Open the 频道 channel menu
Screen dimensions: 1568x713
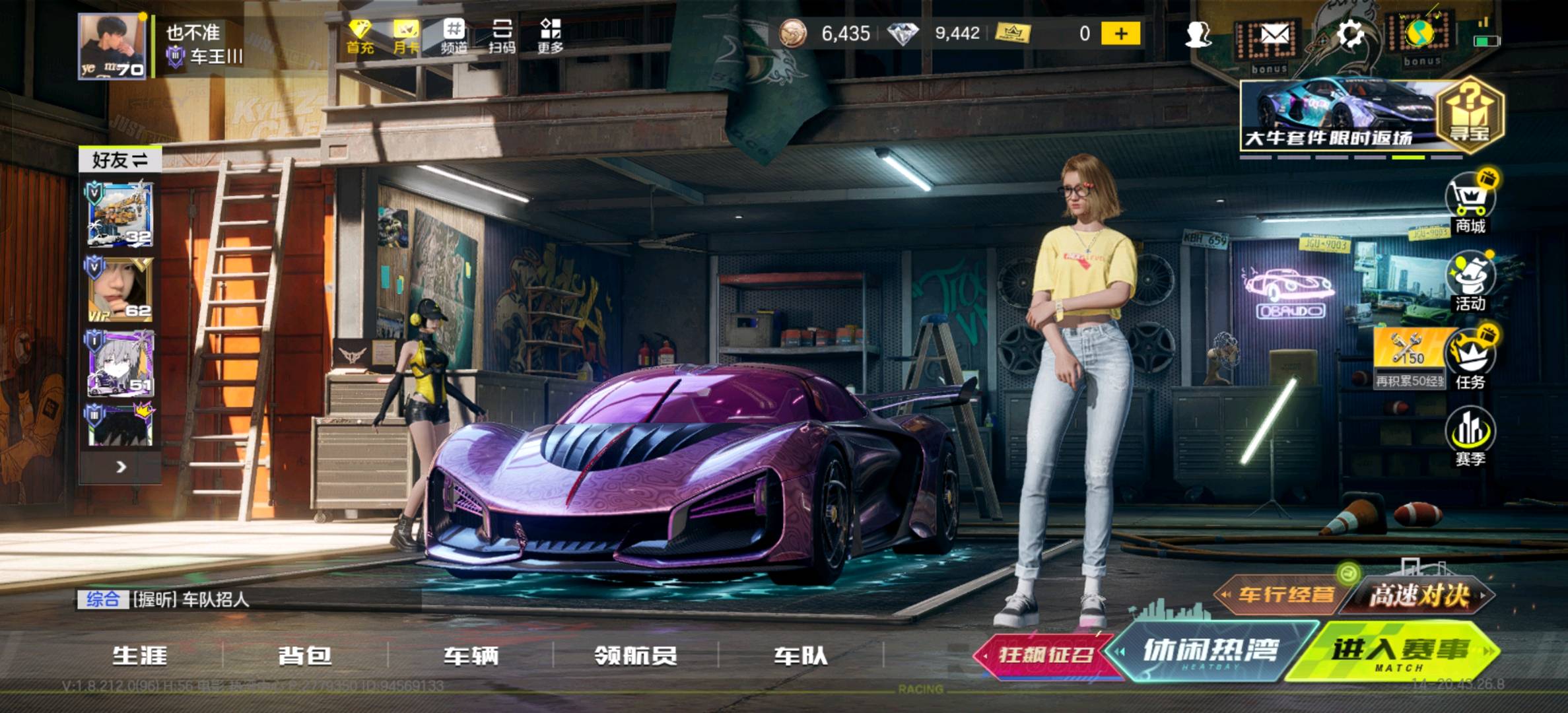pyautogui.click(x=454, y=36)
